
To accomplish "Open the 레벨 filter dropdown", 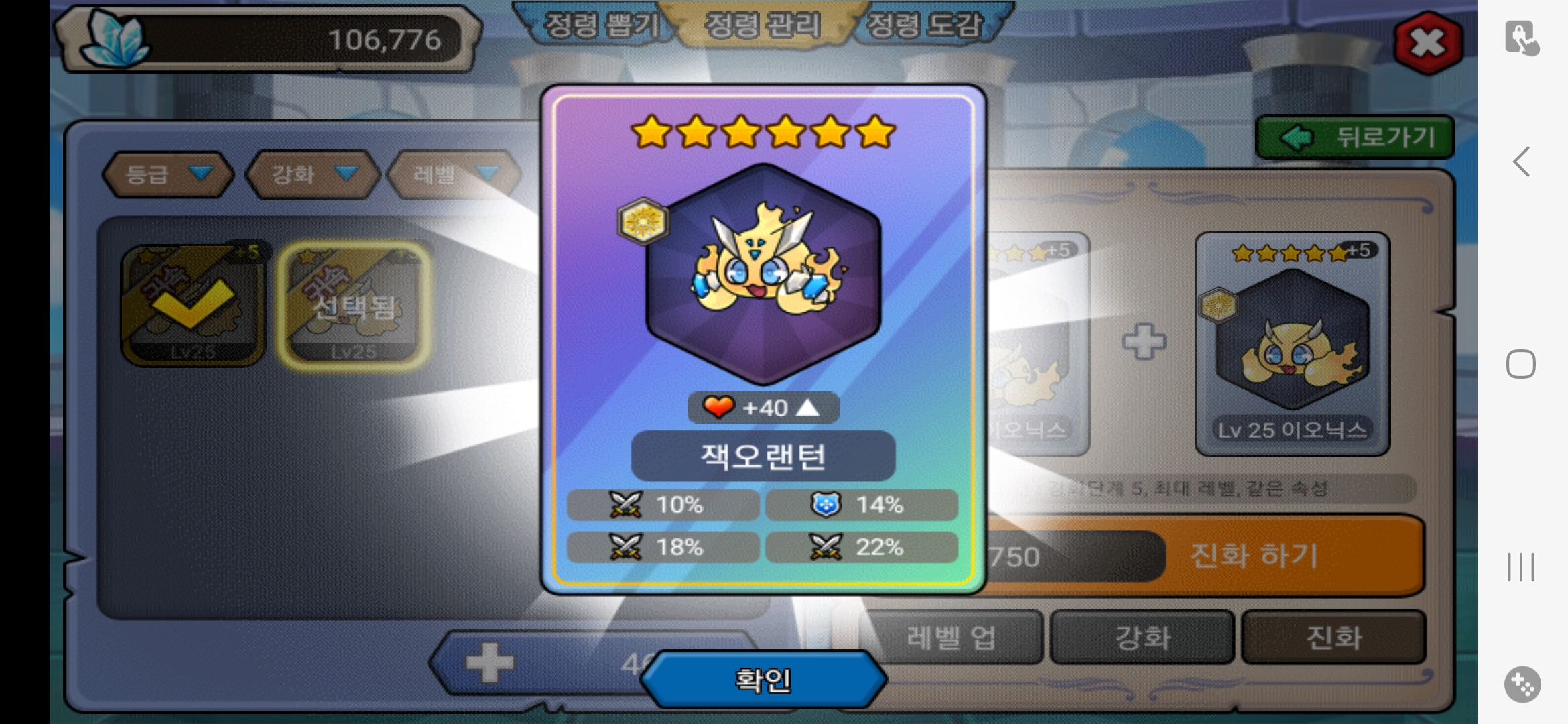I will click(x=454, y=174).
